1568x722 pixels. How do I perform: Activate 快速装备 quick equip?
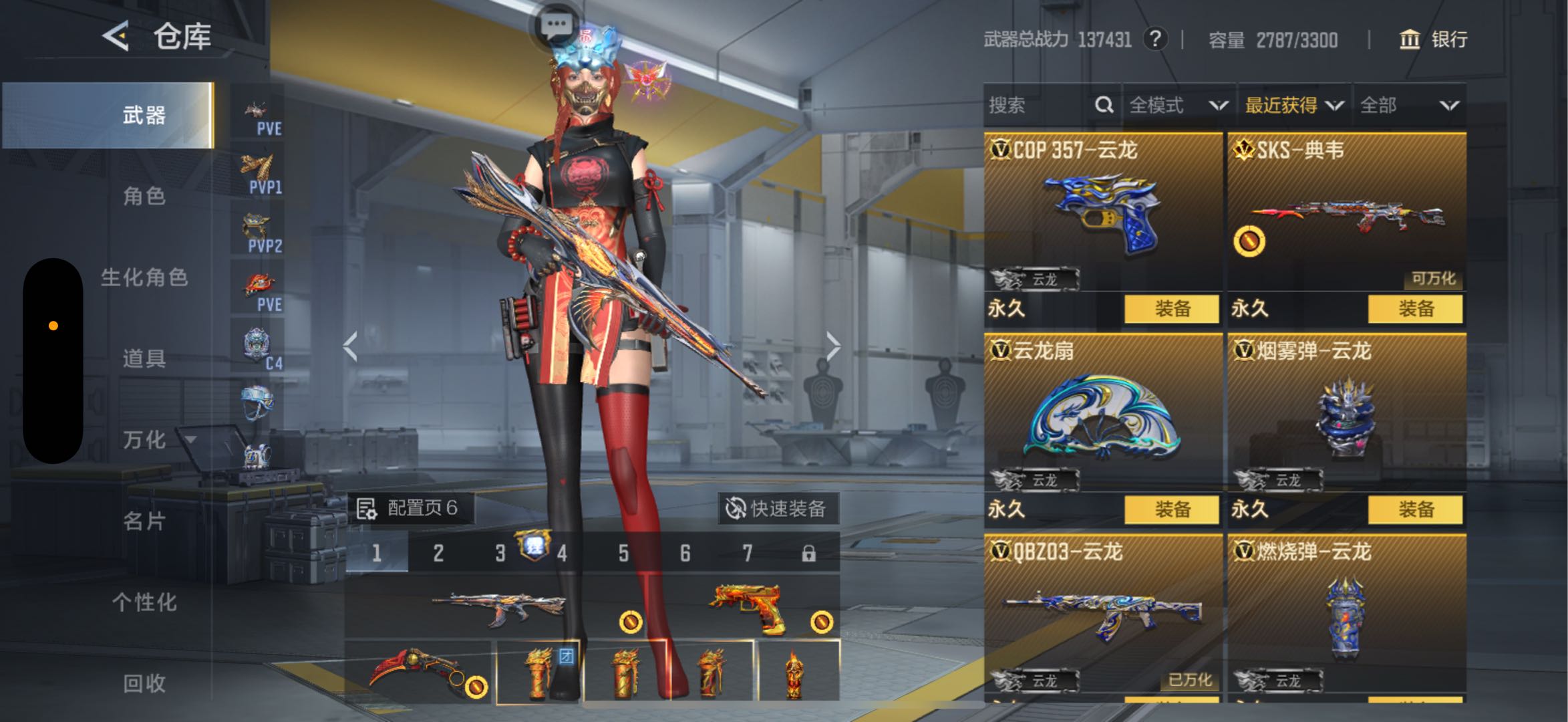click(778, 509)
